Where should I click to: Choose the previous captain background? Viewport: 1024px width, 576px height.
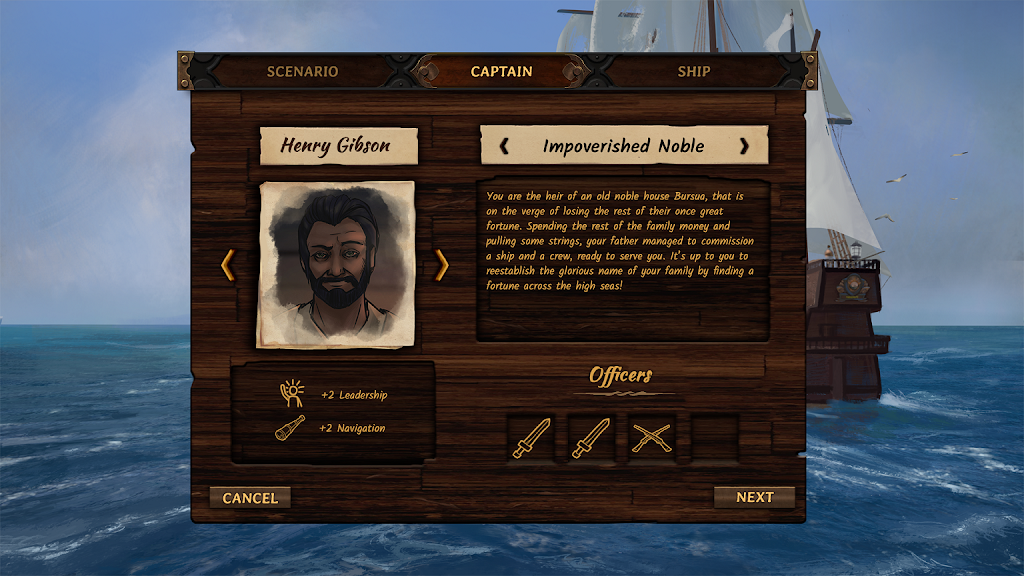(504, 146)
